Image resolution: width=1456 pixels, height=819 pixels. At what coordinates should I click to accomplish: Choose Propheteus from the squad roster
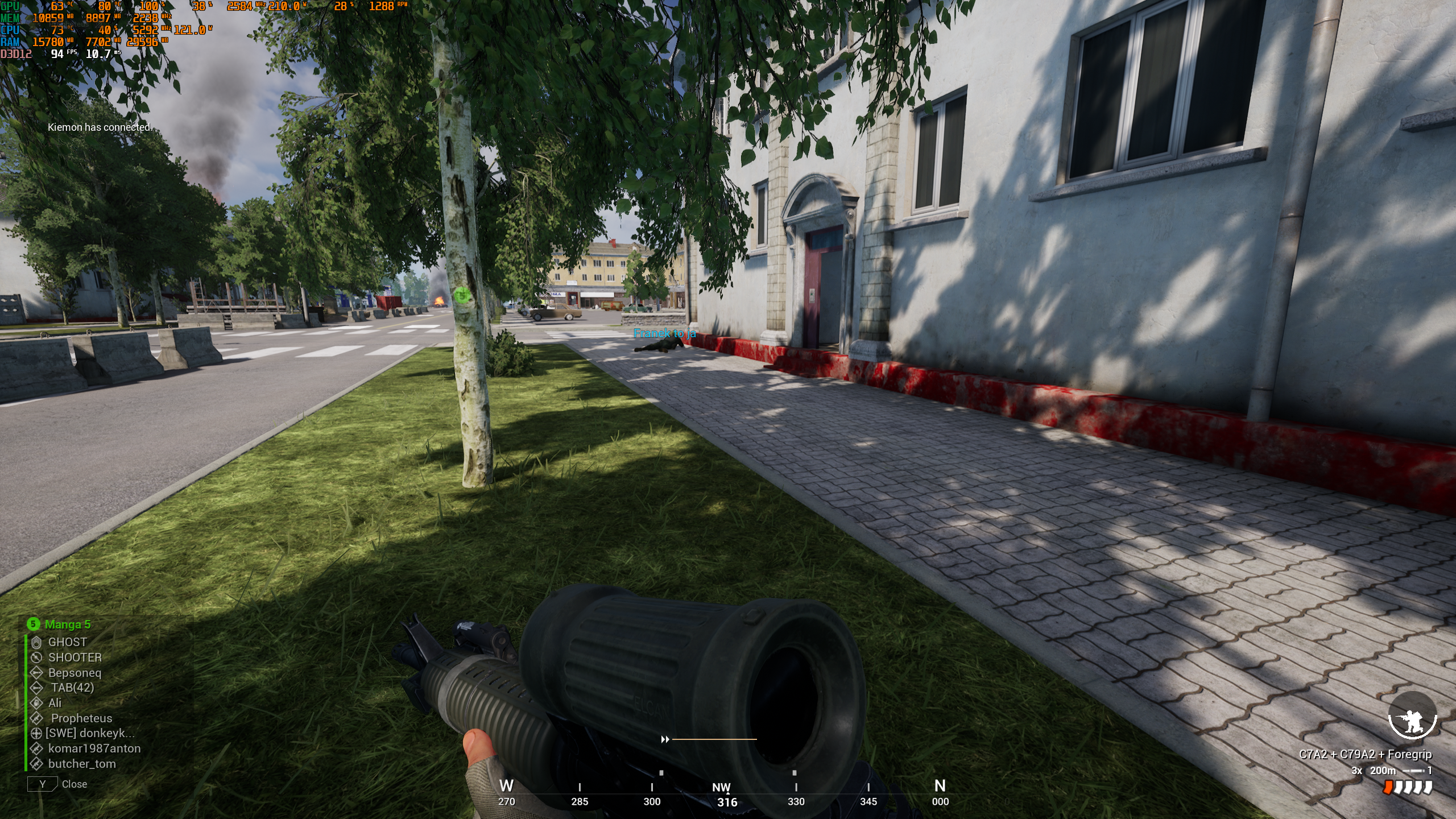tap(81, 718)
